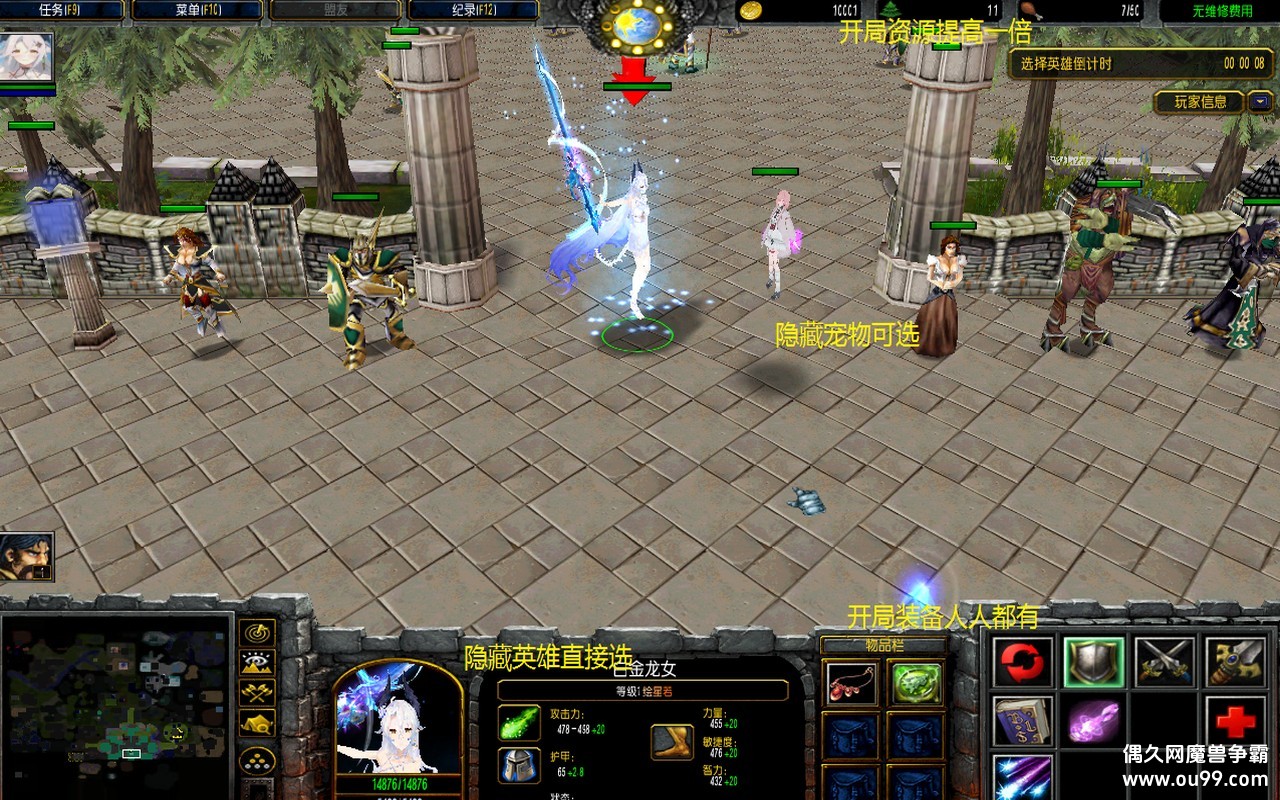Activate the minimap signal ping button
The height and width of the screenshot is (800, 1280).
(258, 633)
